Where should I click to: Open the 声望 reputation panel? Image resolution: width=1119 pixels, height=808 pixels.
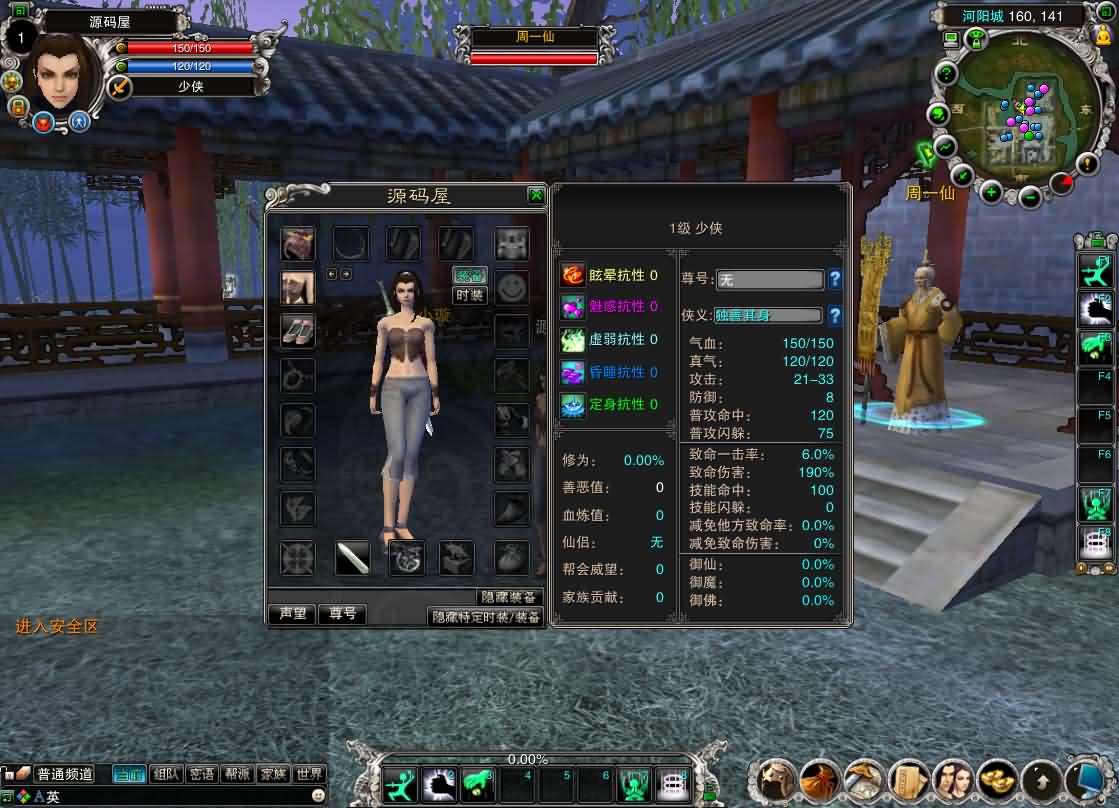click(292, 614)
